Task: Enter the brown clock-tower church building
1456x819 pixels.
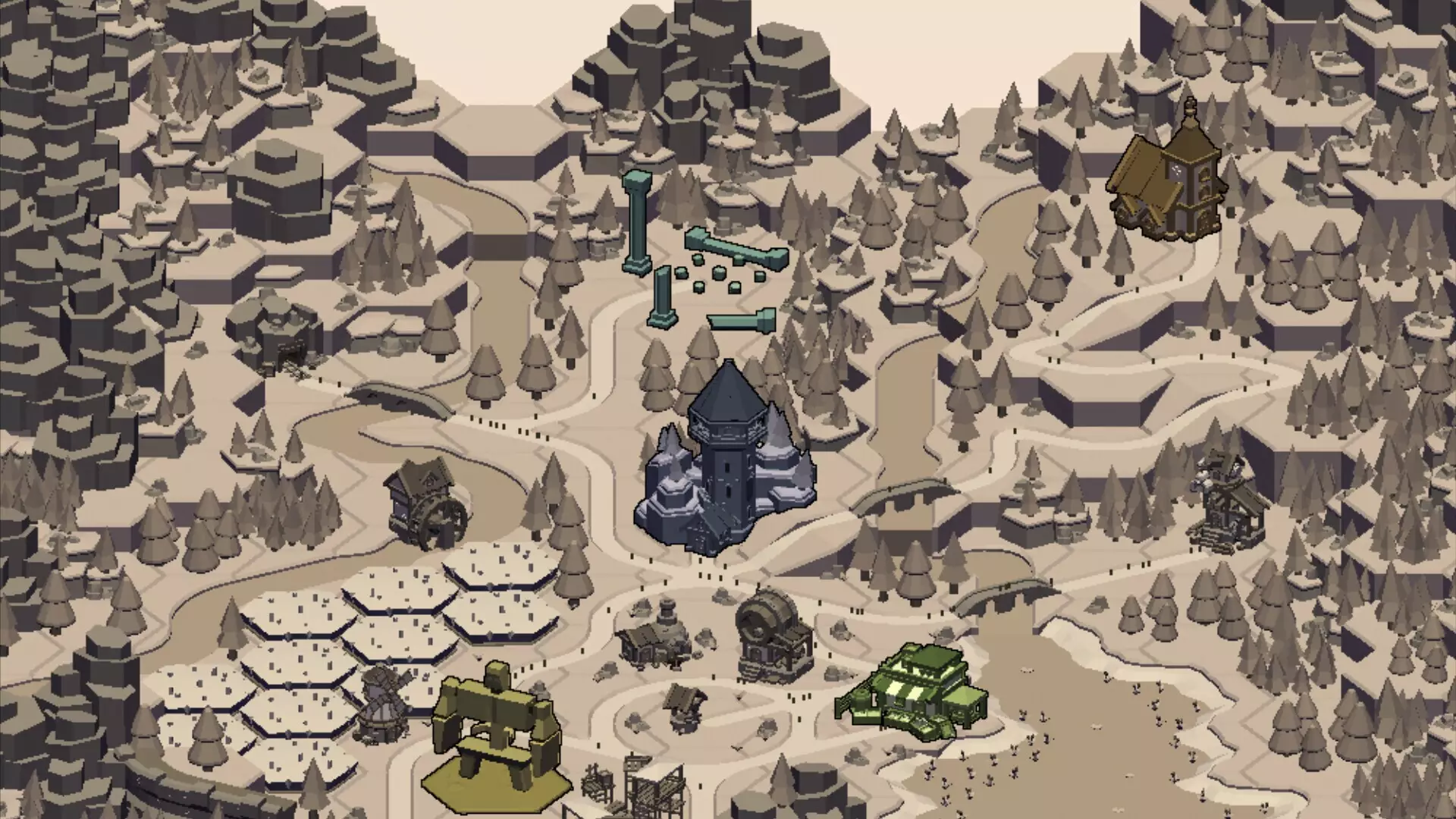Action: click(1168, 182)
